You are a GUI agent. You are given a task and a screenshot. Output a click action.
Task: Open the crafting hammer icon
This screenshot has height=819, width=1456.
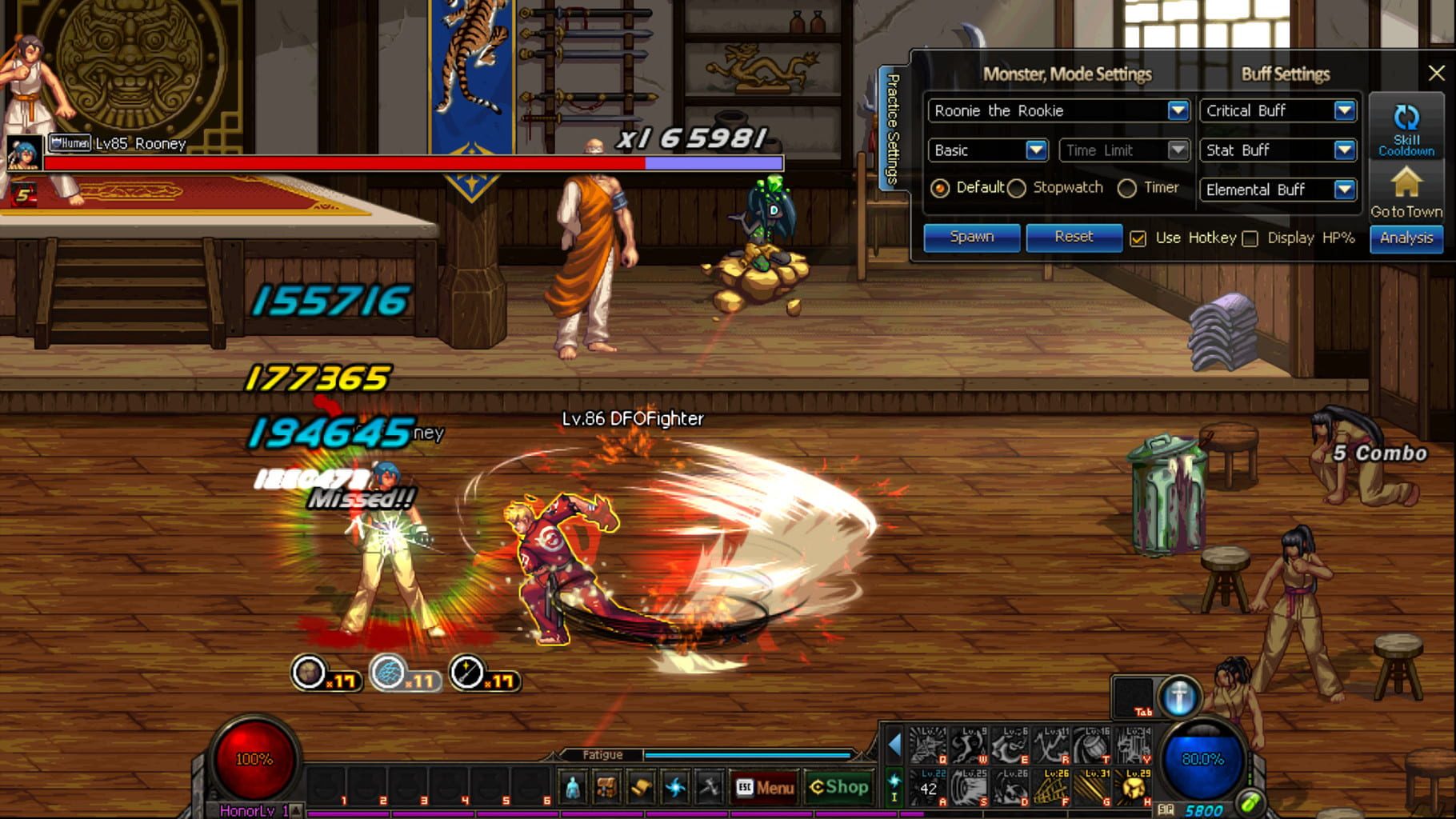point(710,788)
